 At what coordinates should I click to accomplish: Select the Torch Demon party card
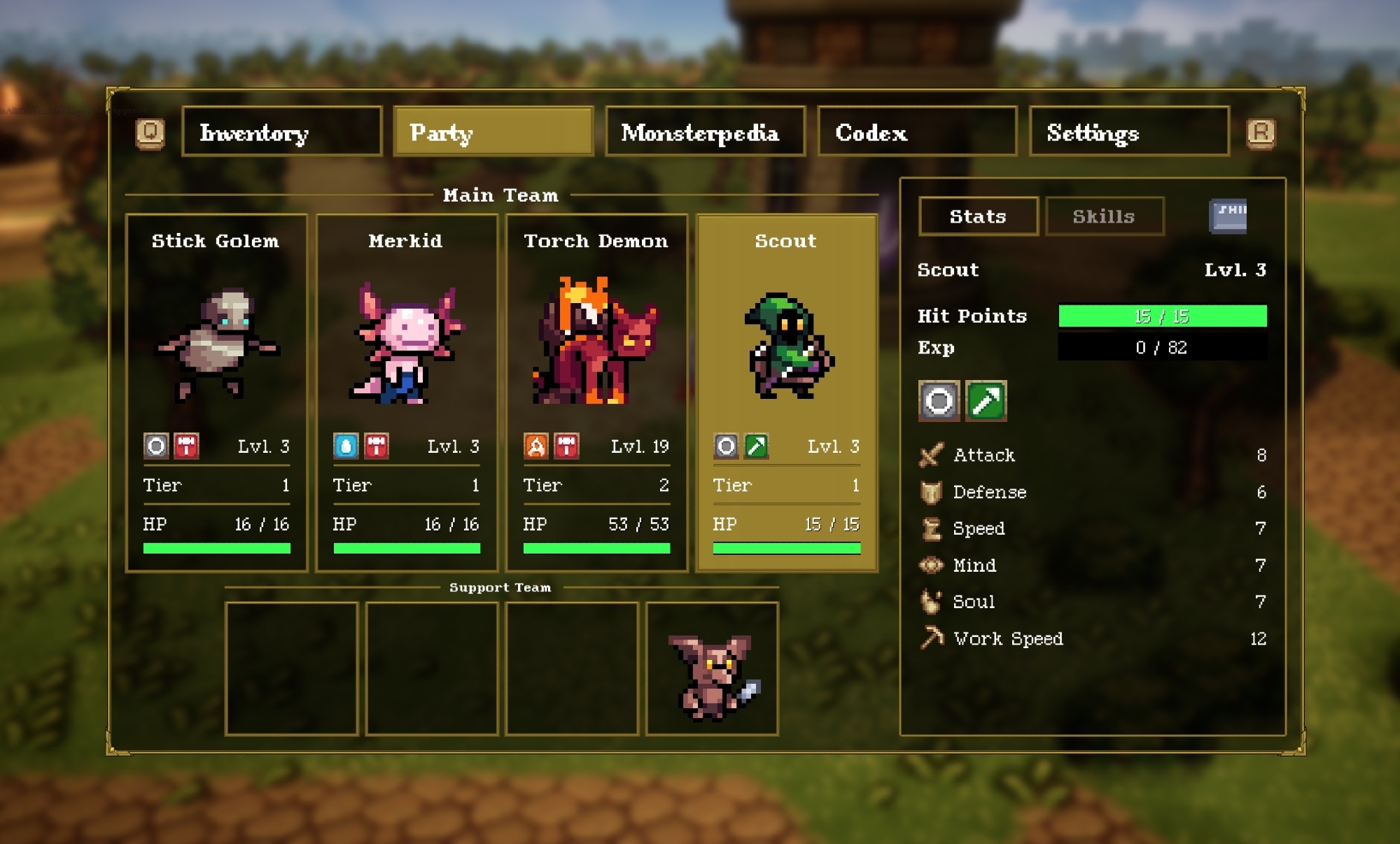596,392
